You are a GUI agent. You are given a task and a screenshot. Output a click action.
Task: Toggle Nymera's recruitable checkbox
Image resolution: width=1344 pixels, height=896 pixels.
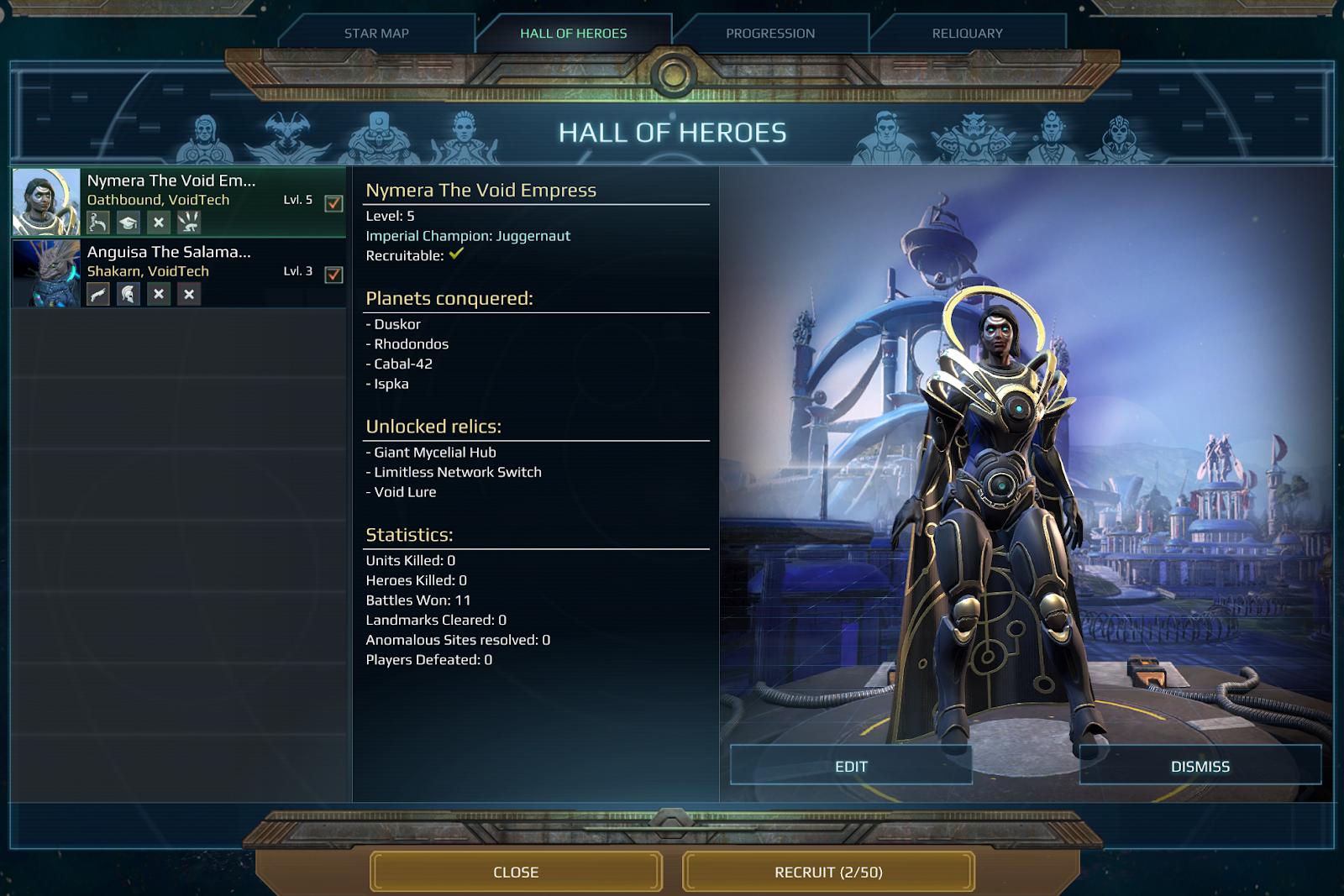click(x=333, y=203)
